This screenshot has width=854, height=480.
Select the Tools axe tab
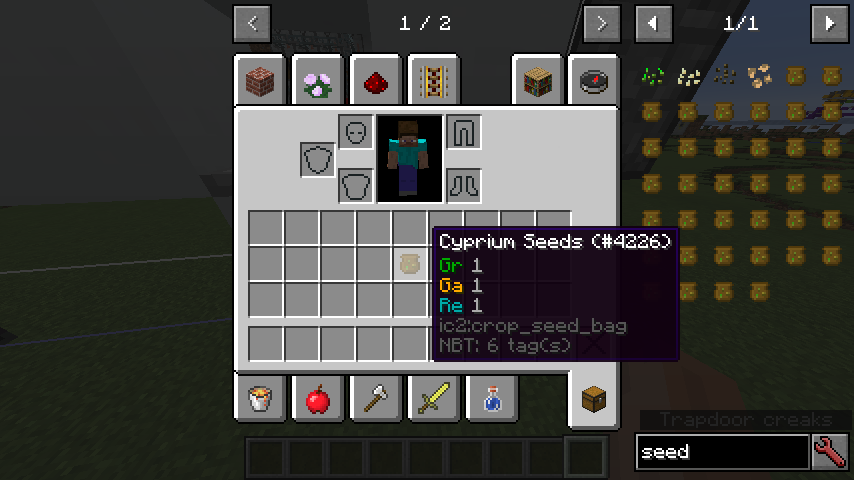point(376,400)
